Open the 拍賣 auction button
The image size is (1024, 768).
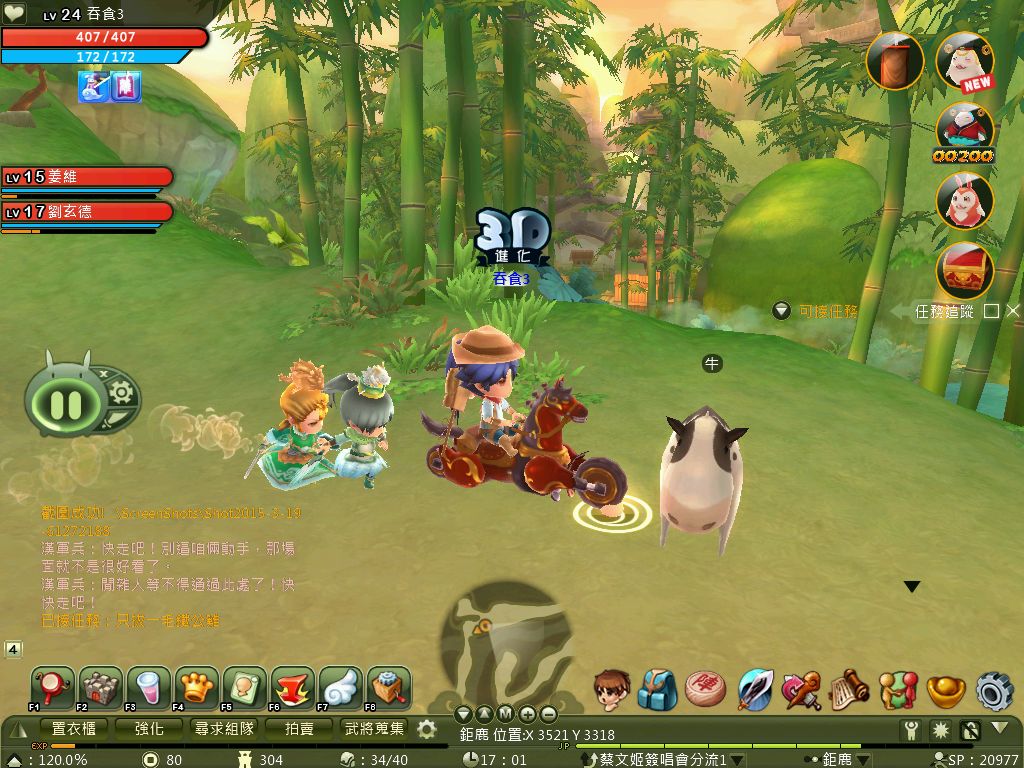pos(299,729)
